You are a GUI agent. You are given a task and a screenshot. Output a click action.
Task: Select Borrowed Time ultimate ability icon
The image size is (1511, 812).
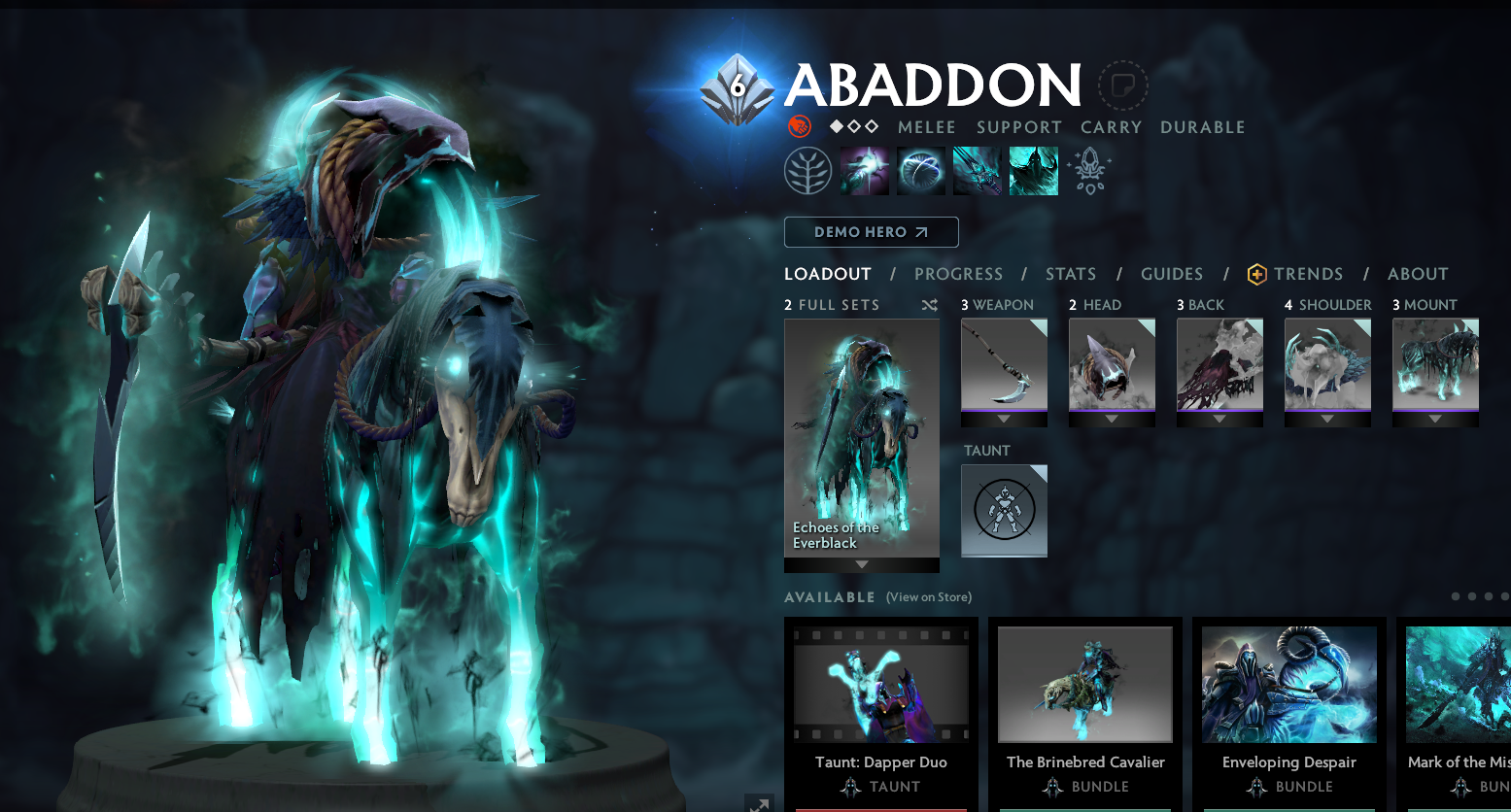(1033, 169)
